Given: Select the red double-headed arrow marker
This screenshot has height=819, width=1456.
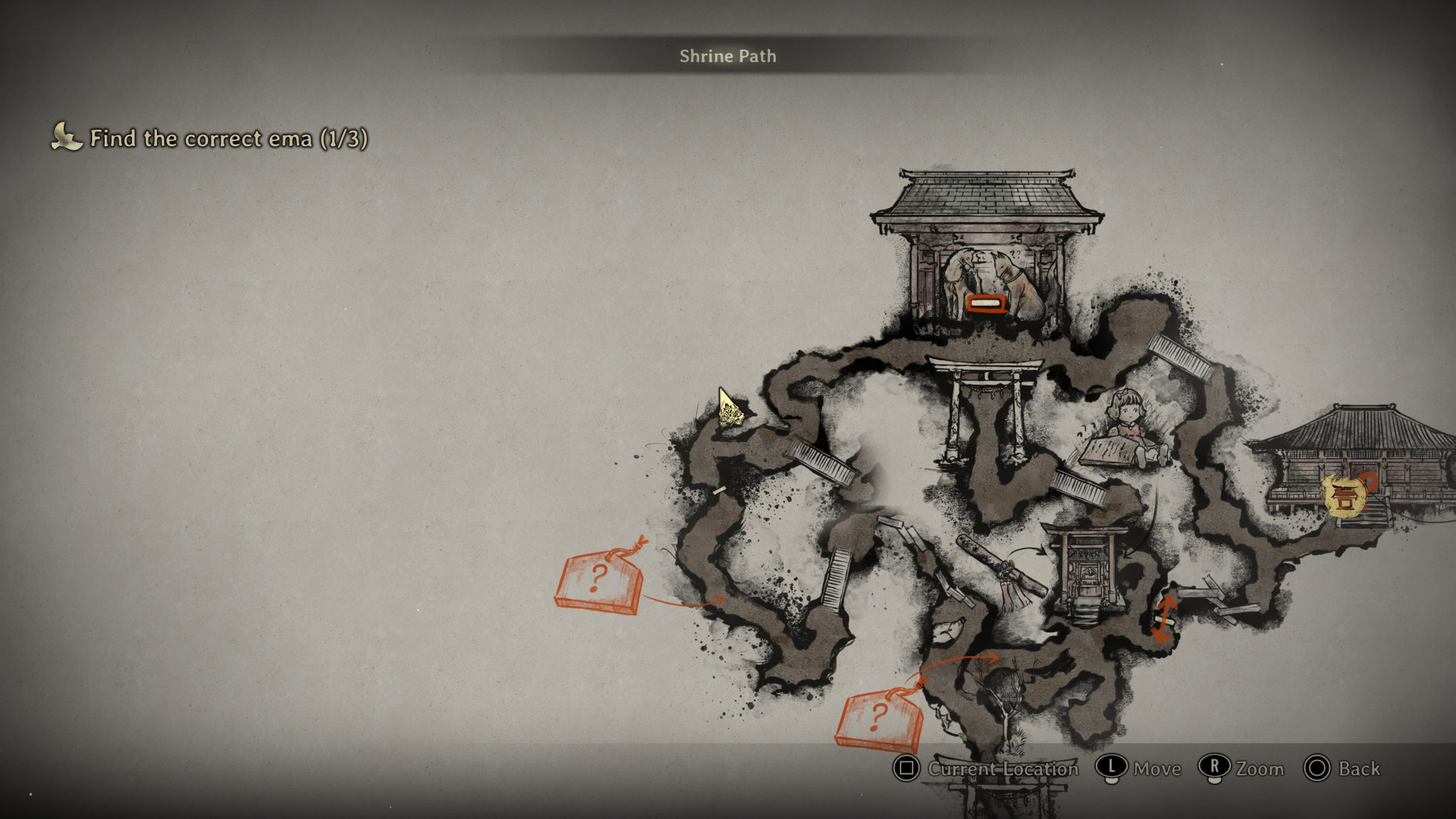Looking at the screenshot, I should click(1163, 619).
